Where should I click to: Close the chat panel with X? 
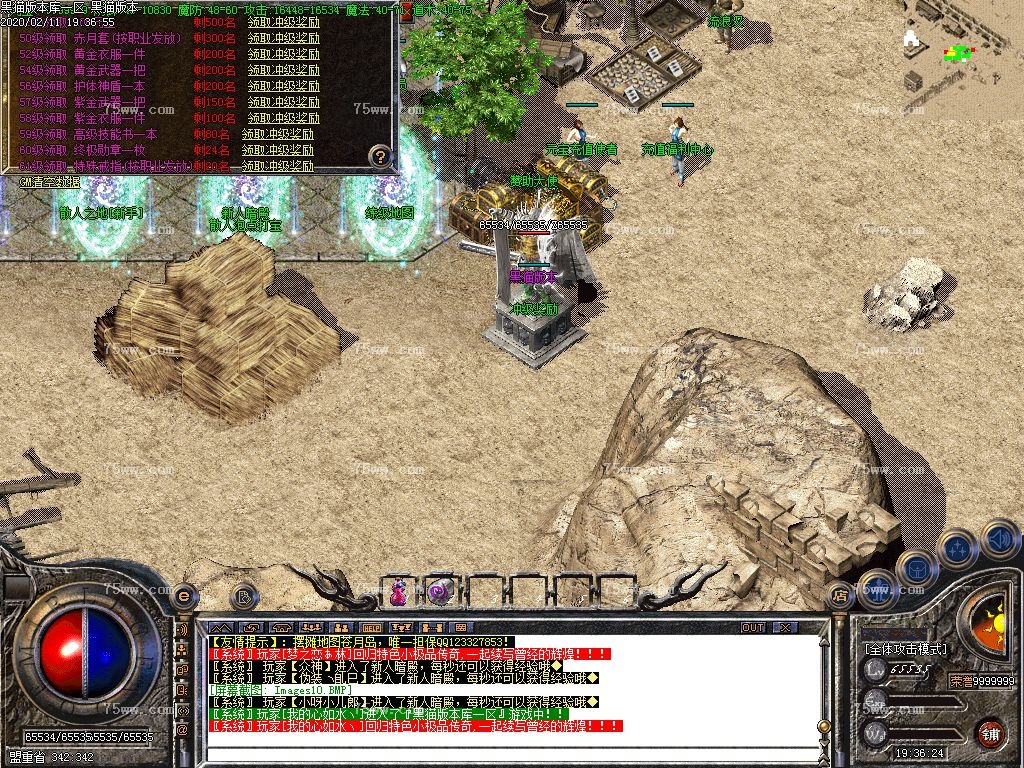coord(785,628)
